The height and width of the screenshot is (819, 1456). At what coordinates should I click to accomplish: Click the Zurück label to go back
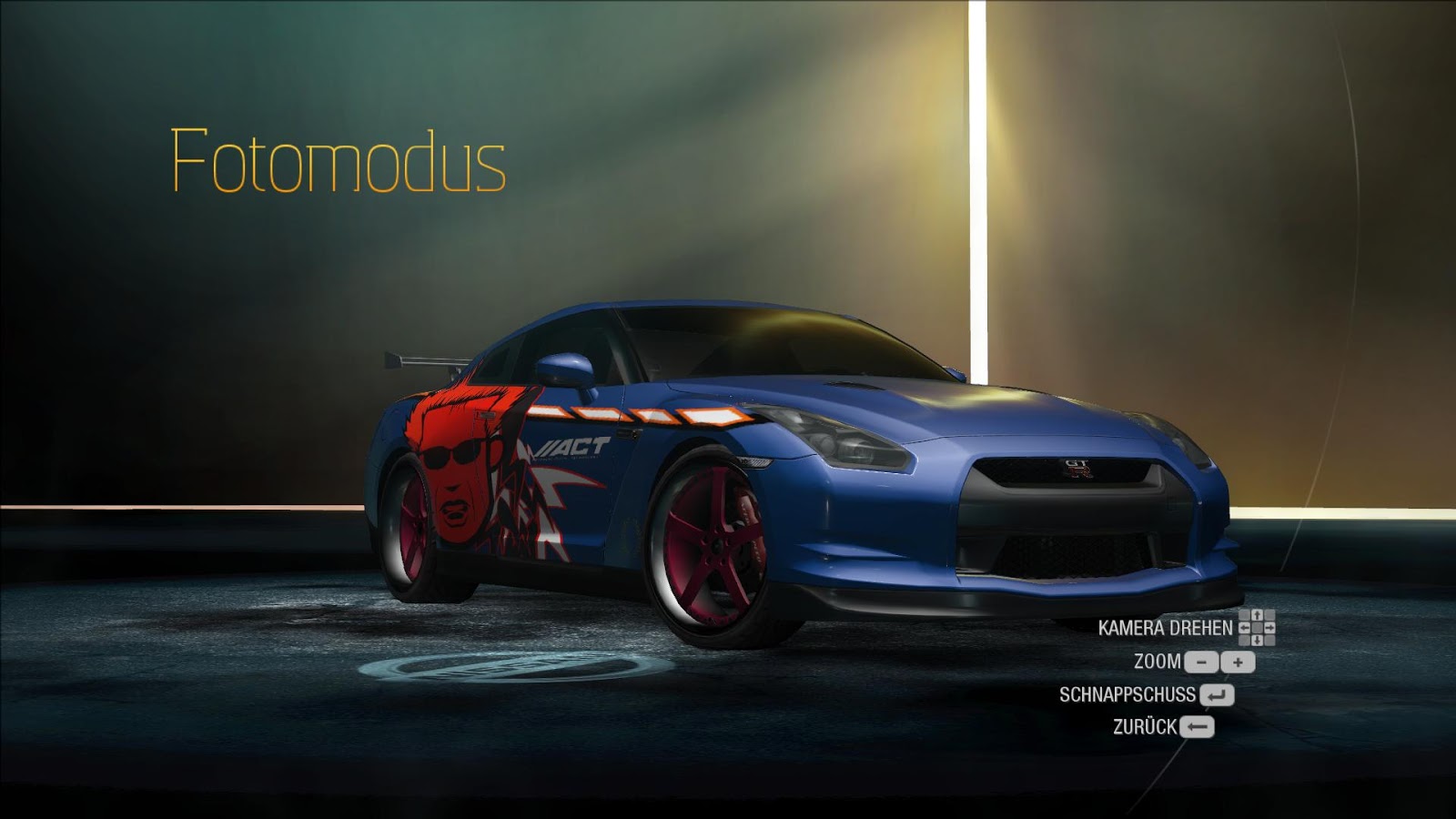click(x=1145, y=725)
